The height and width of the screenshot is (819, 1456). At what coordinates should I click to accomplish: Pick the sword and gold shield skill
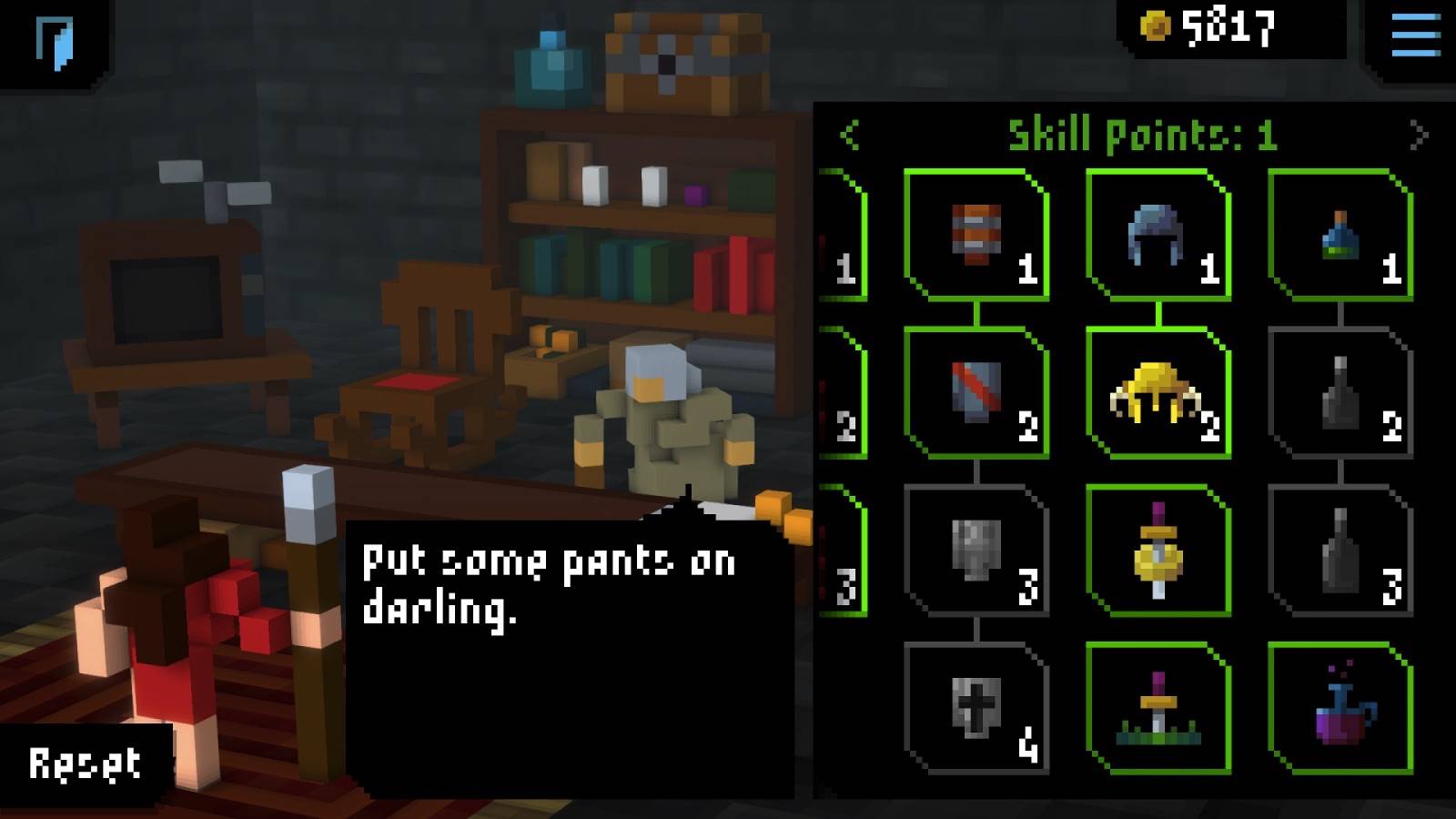tap(1158, 551)
